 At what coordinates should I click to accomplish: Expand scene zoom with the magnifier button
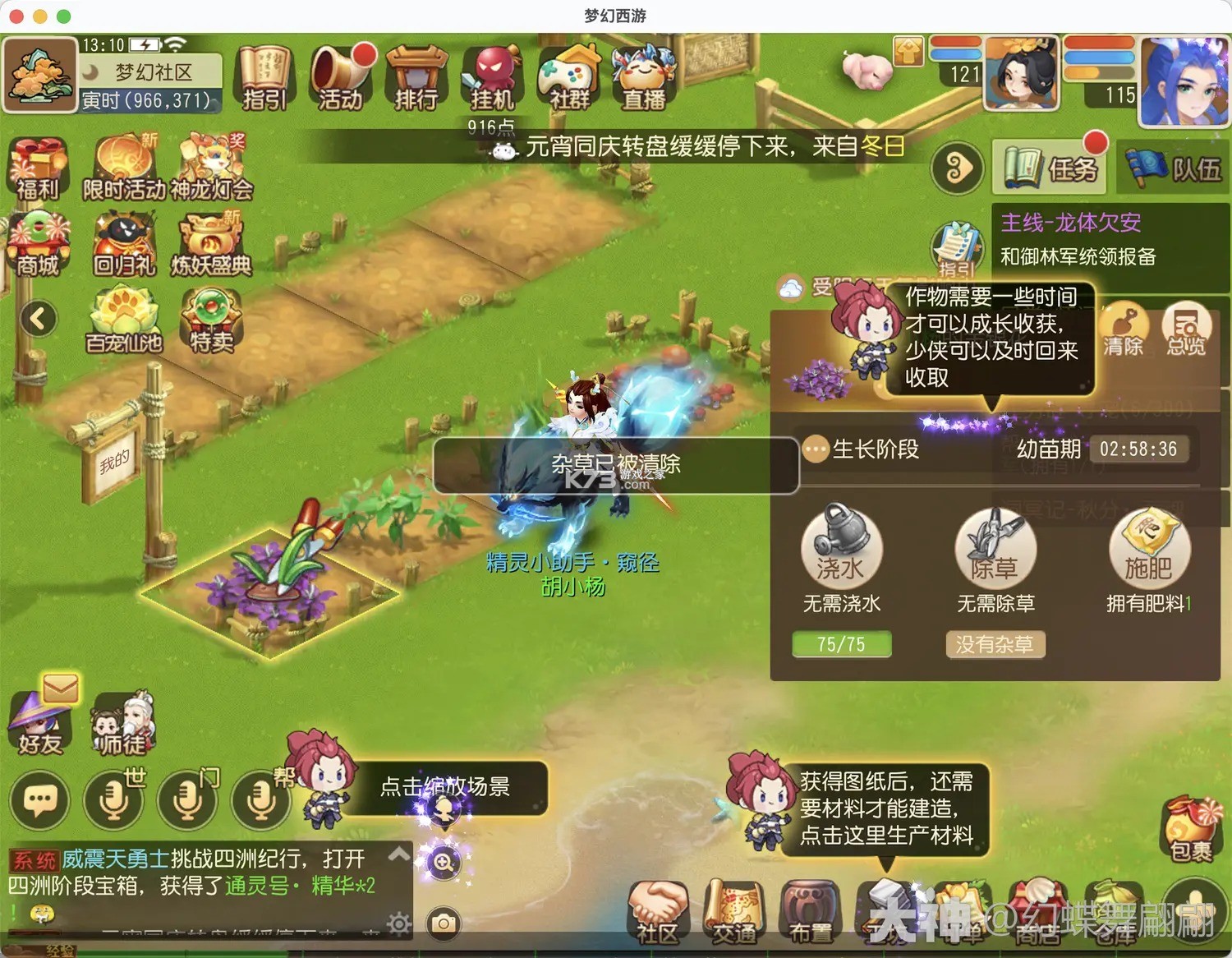tap(444, 864)
